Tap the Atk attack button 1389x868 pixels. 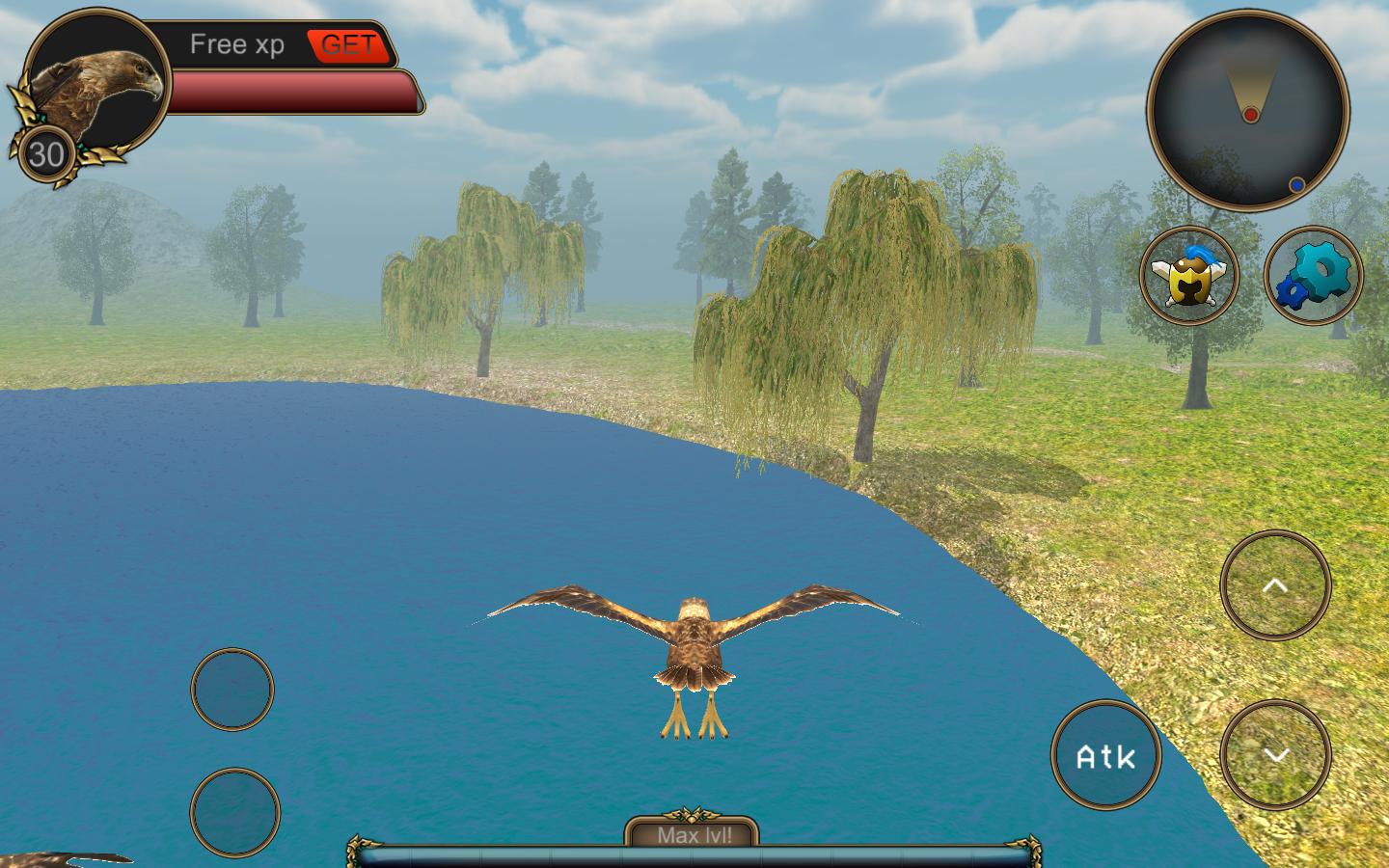click(1105, 756)
